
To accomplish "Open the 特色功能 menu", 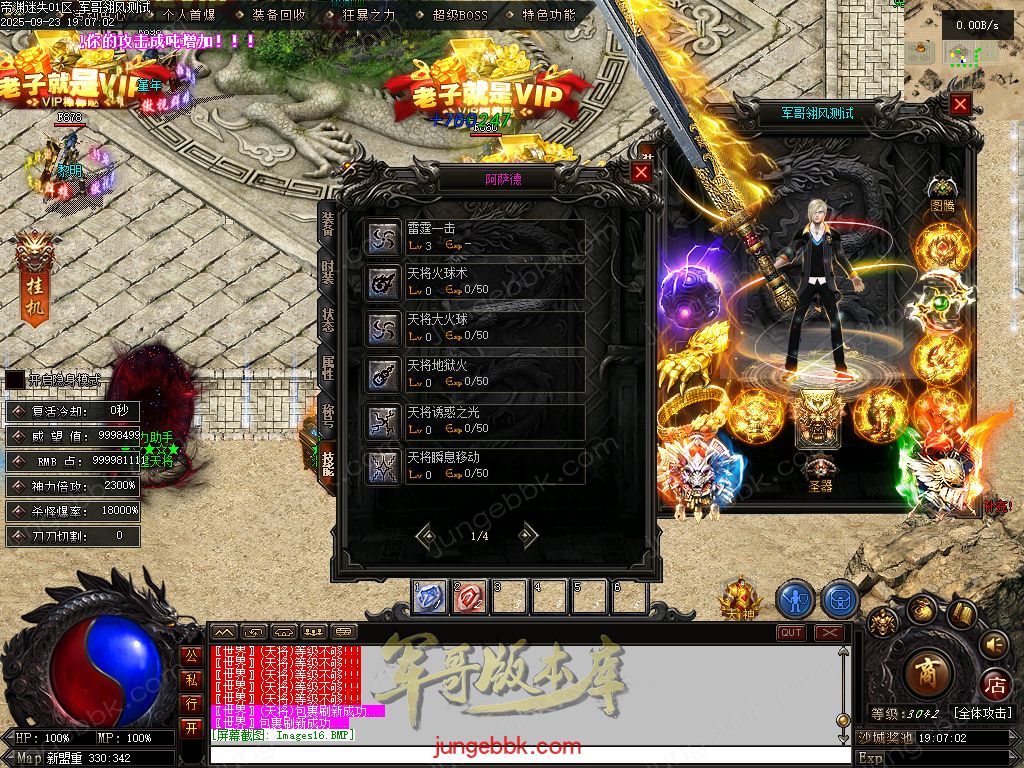I will [549, 15].
